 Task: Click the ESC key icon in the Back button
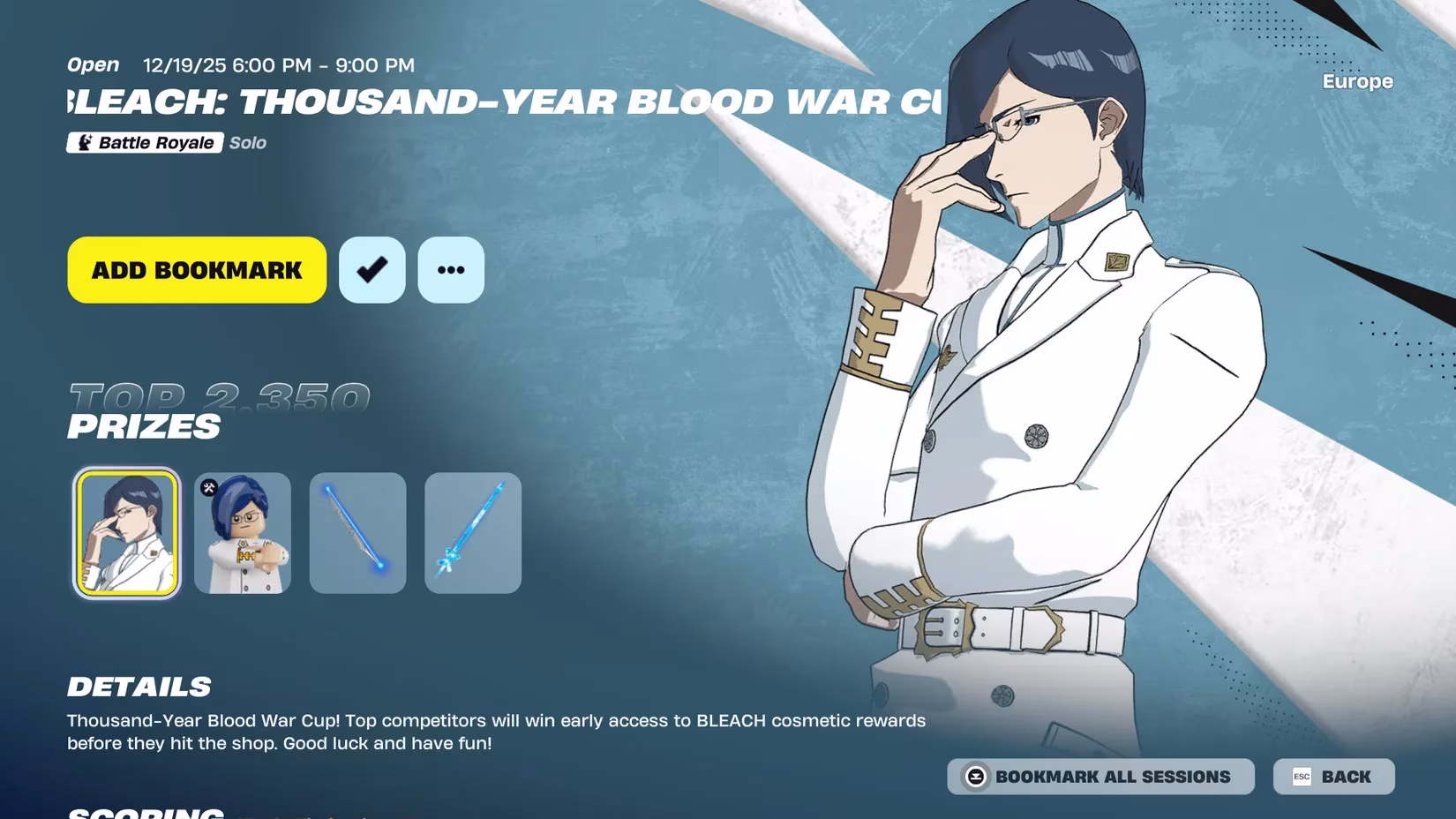(x=1301, y=777)
